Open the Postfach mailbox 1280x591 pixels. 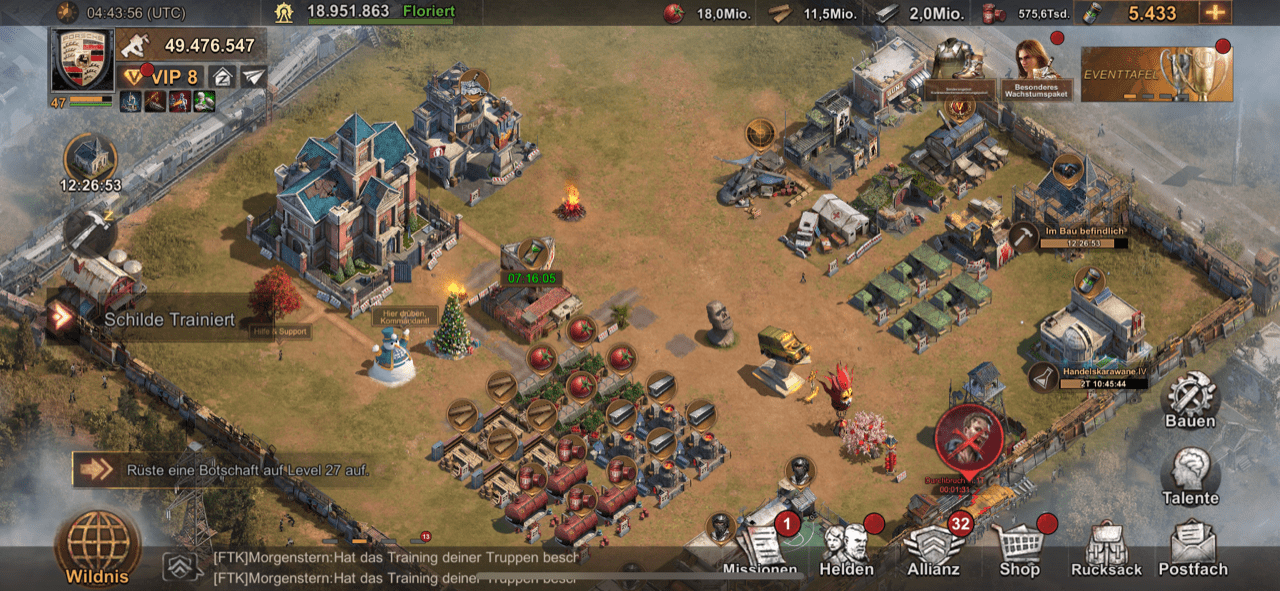1192,551
